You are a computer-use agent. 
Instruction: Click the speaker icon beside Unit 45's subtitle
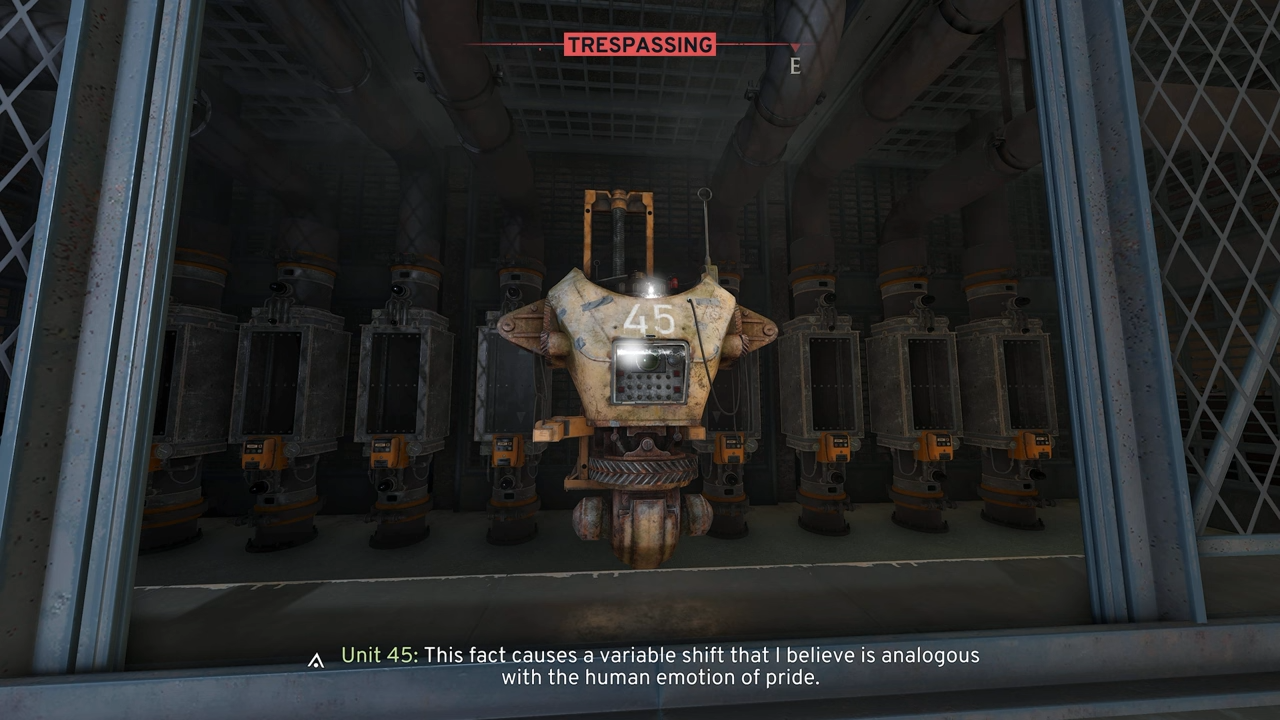(x=316, y=659)
